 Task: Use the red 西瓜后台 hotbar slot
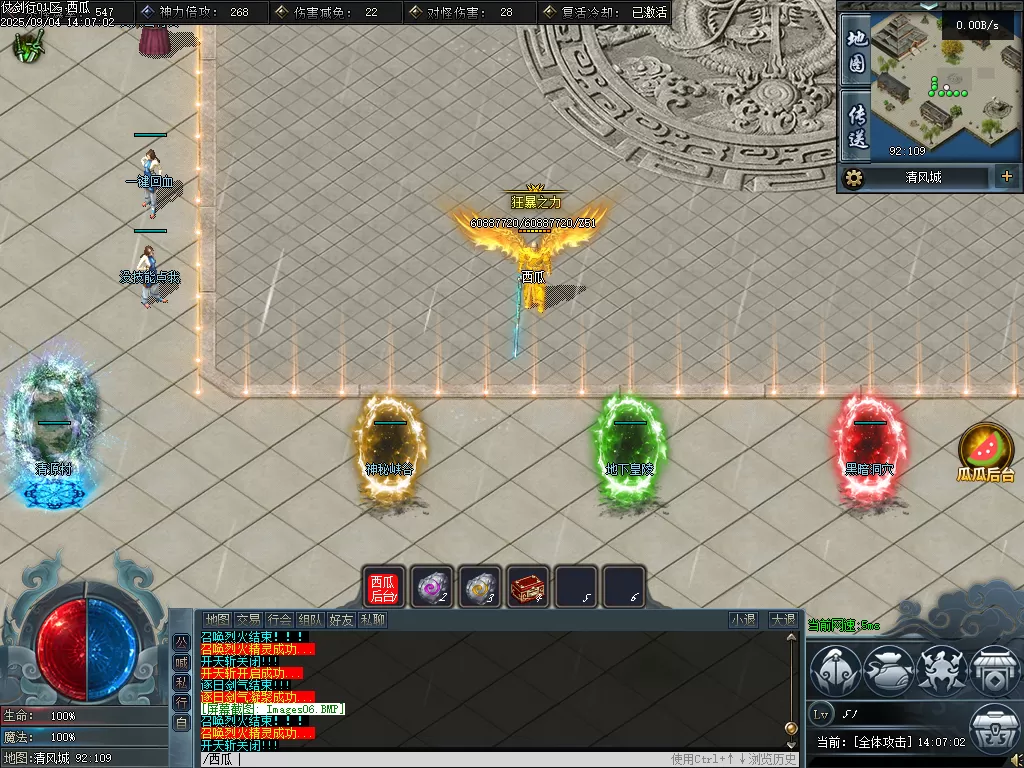383,587
